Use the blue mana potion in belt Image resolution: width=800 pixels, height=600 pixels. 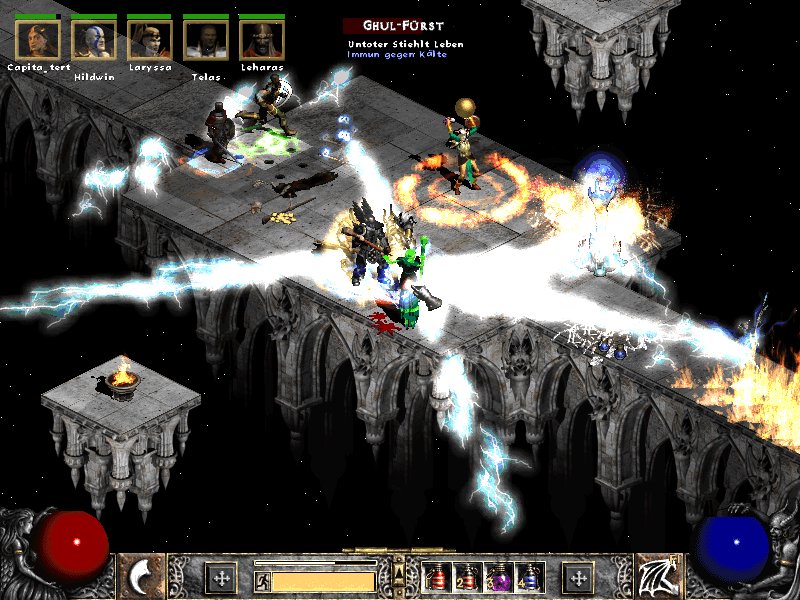(x=529, y=578)
